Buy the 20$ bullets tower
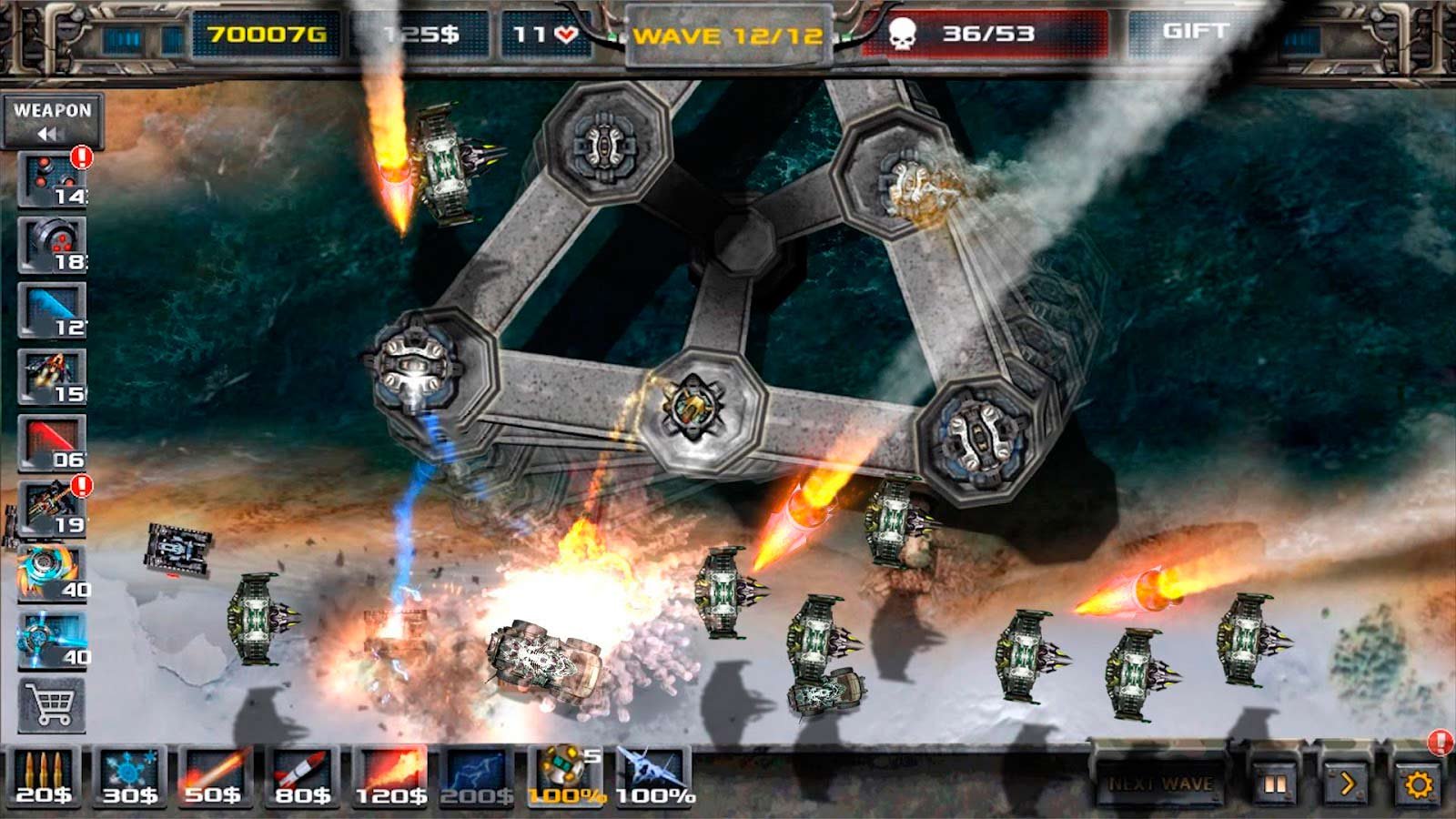The height and width of the screenshot is (819, 1456). pyautogui.click(x=43, y=778)
